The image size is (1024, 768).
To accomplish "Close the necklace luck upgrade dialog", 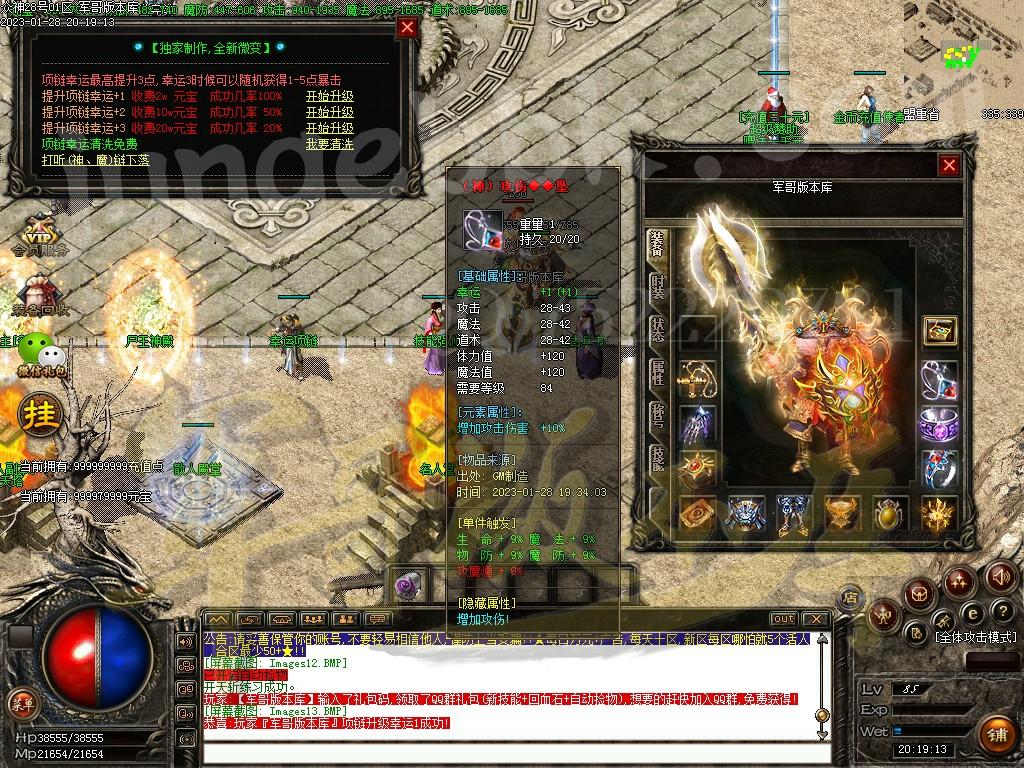I will click(407, 28).
